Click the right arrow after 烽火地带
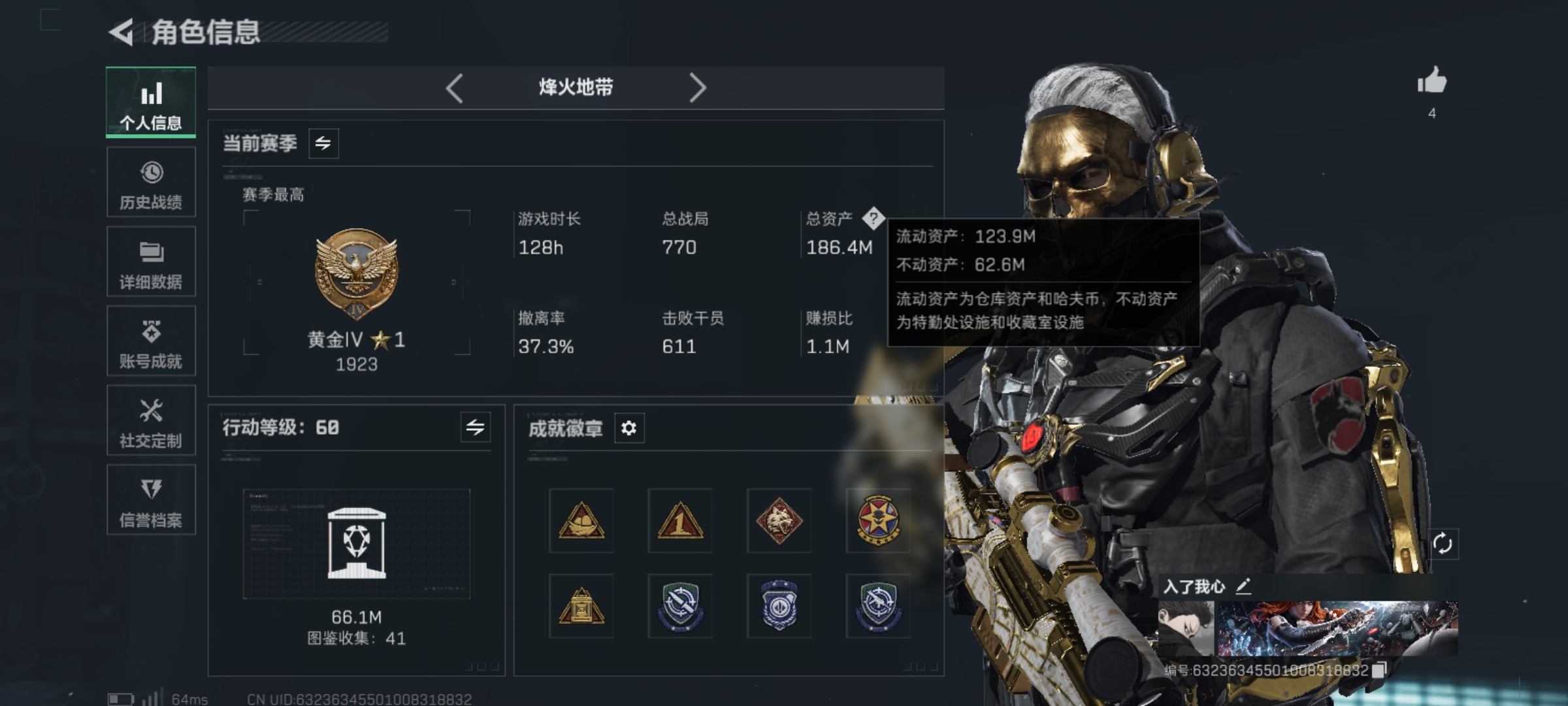The image size is (1568, 706). [x=699, y=87]
